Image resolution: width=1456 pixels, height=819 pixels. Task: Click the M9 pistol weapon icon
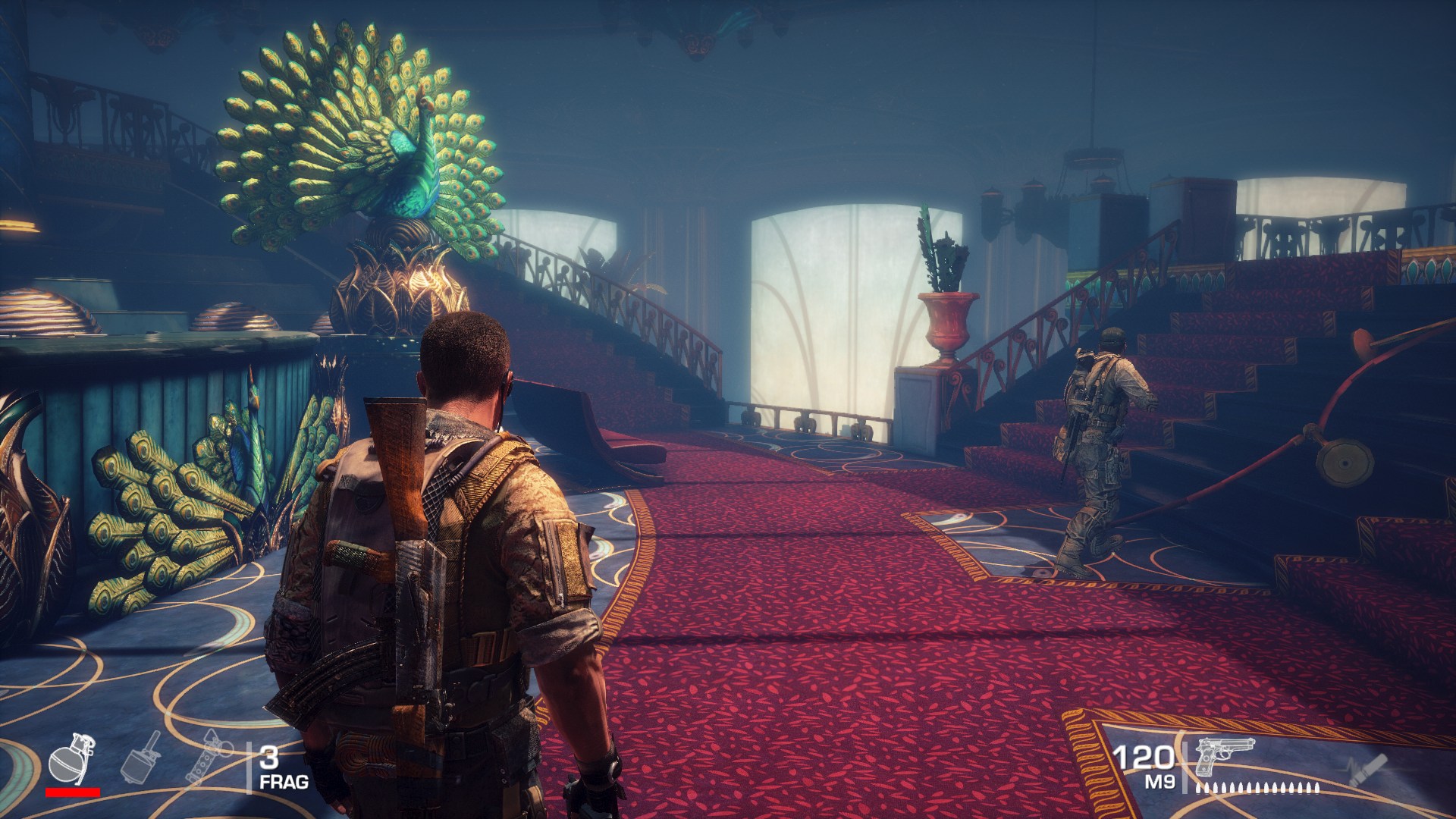pos(1224,756)
